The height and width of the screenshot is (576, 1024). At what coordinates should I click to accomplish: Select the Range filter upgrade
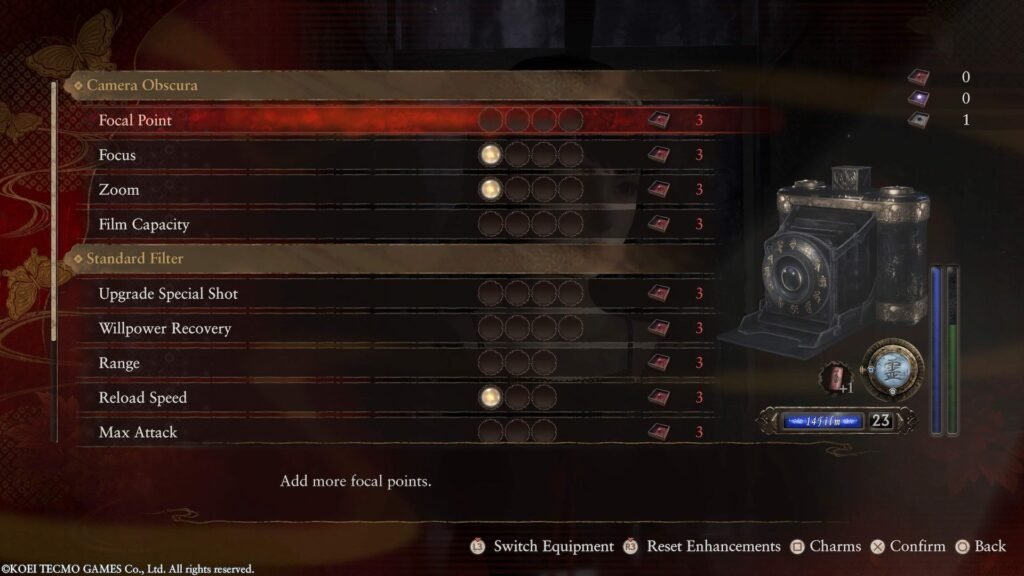pos(119,363)
